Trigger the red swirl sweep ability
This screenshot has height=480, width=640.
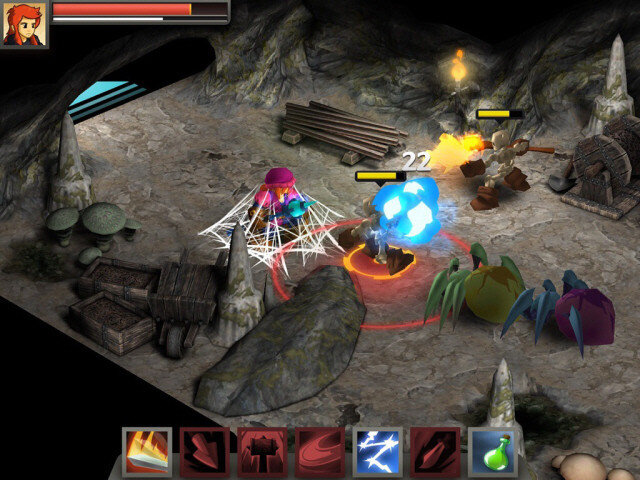320,452
